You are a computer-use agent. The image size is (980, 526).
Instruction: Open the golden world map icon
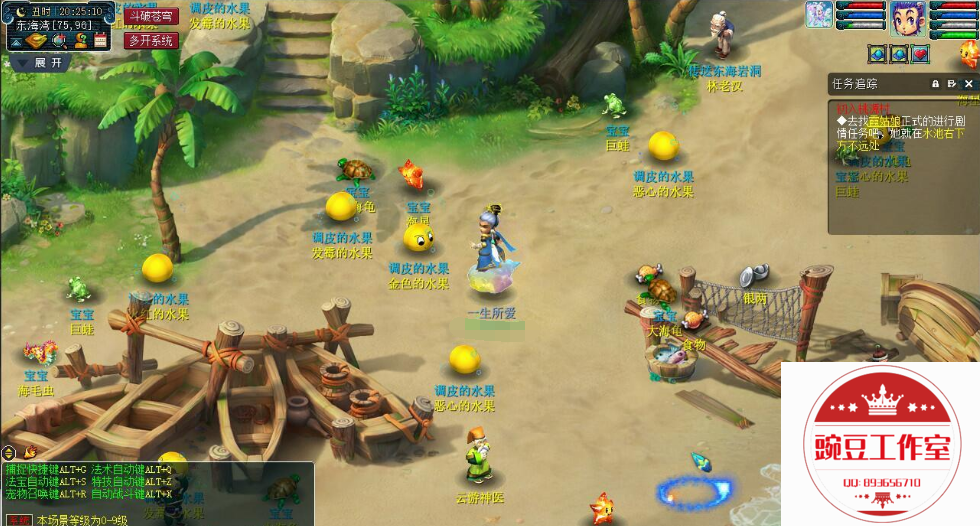pyautogui.click(x=37, y=41)
